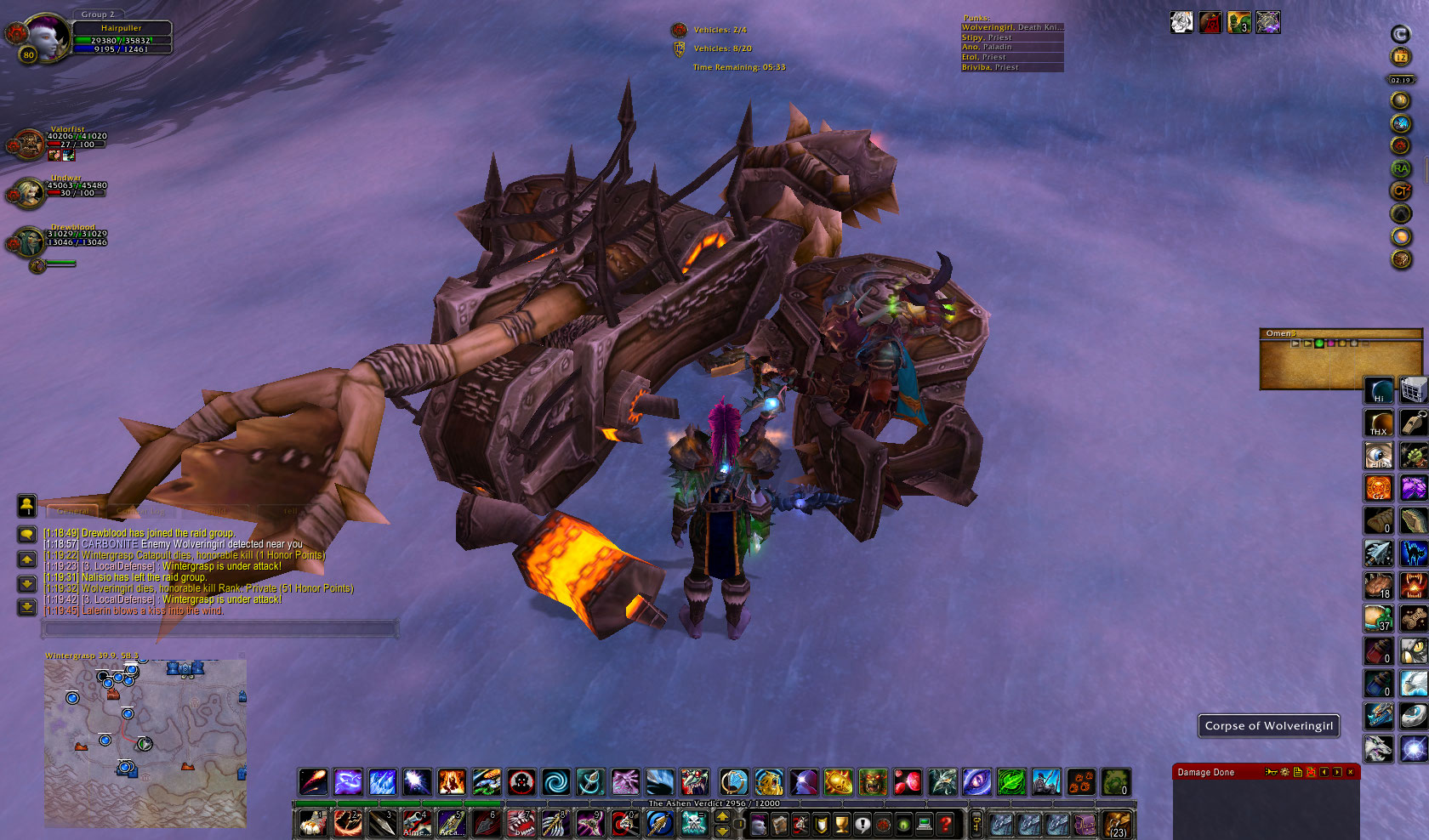Click the achievements goblet micro button
The image size is (1429, 840).
pos(841,823)
